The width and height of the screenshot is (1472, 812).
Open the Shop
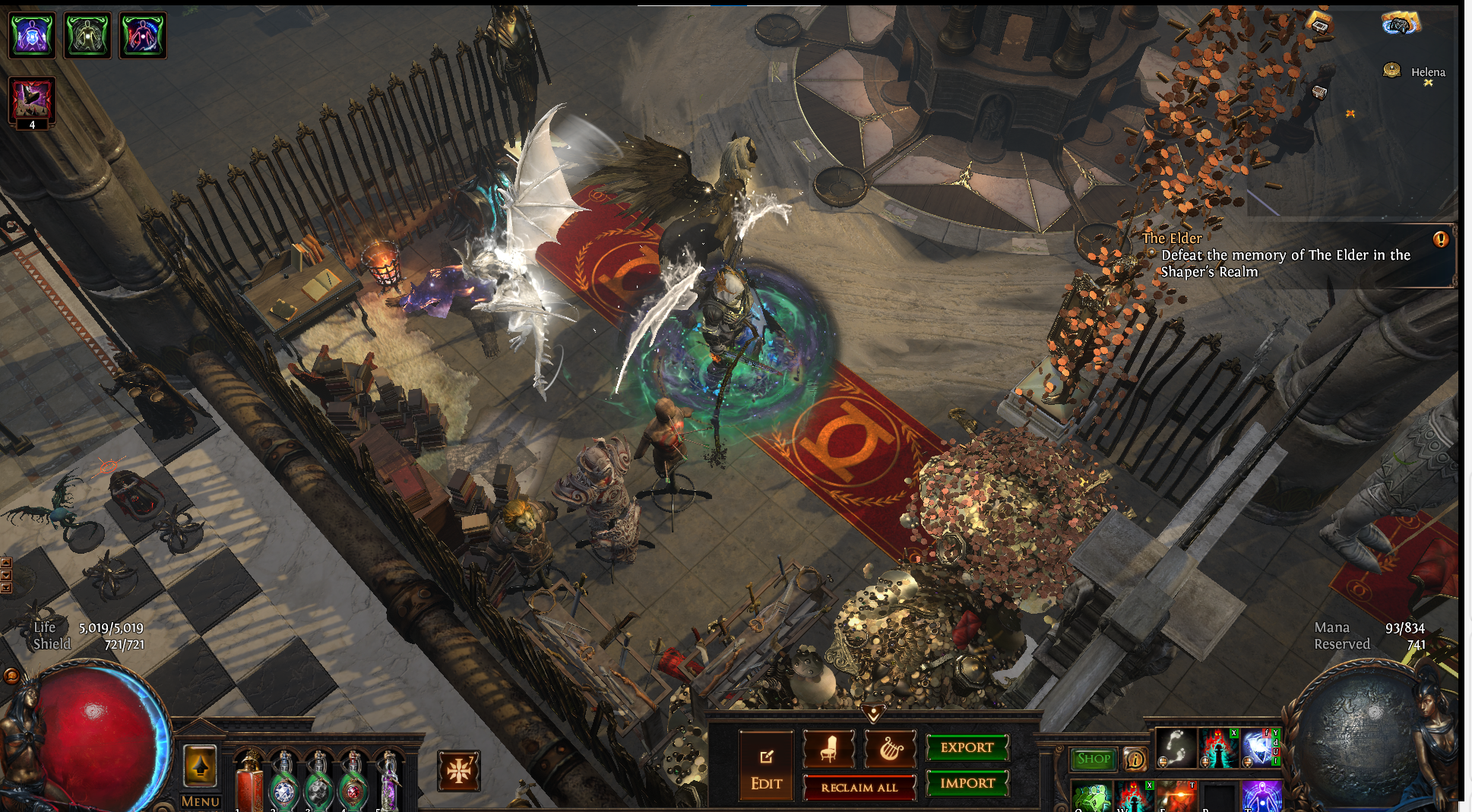(x=1094, y=759)
